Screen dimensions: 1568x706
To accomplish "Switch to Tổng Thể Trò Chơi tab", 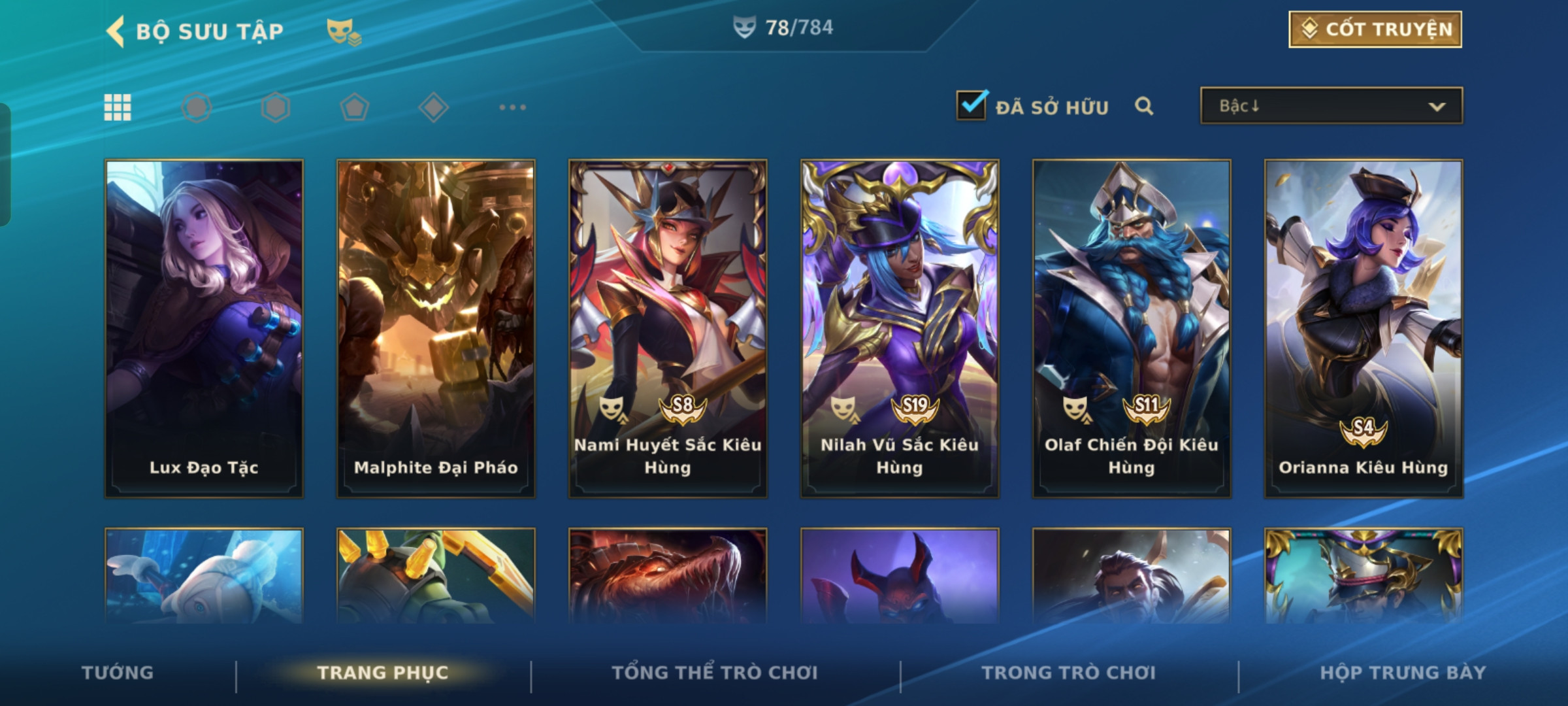I will tap(715, 673).
